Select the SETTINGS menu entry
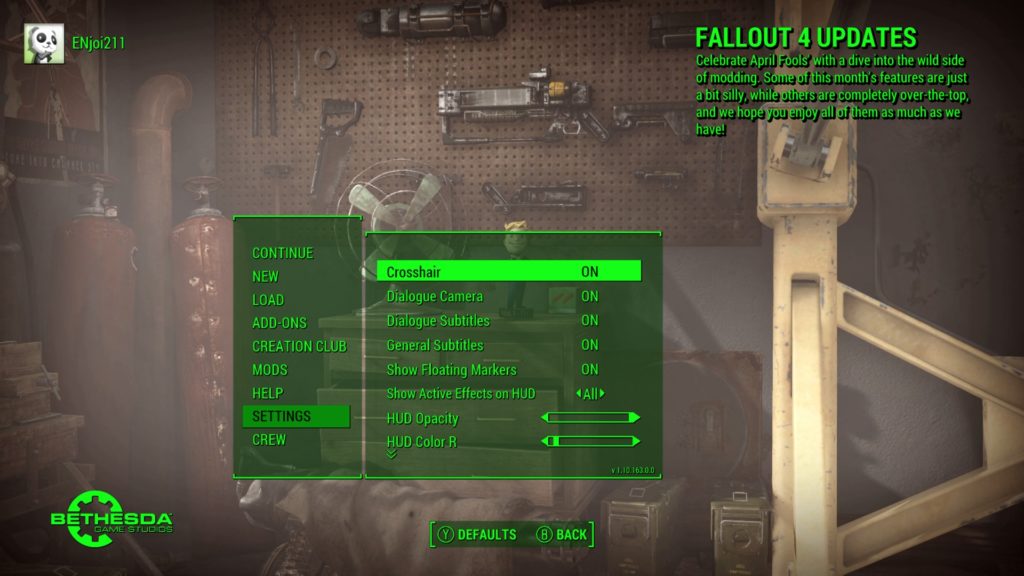This screenshot has height=576, width=1024. (282, 416)
